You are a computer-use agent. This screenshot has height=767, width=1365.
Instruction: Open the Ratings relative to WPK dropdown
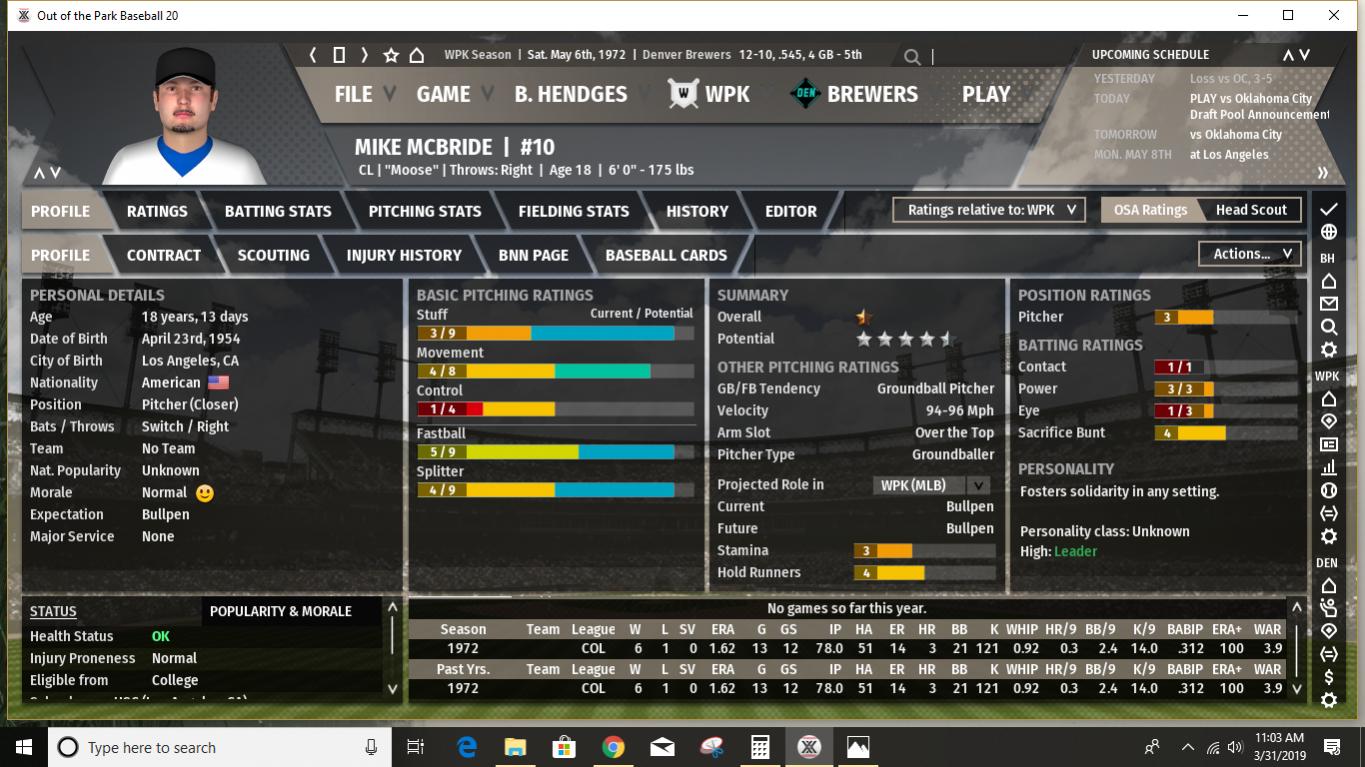(x=989, y=210)
